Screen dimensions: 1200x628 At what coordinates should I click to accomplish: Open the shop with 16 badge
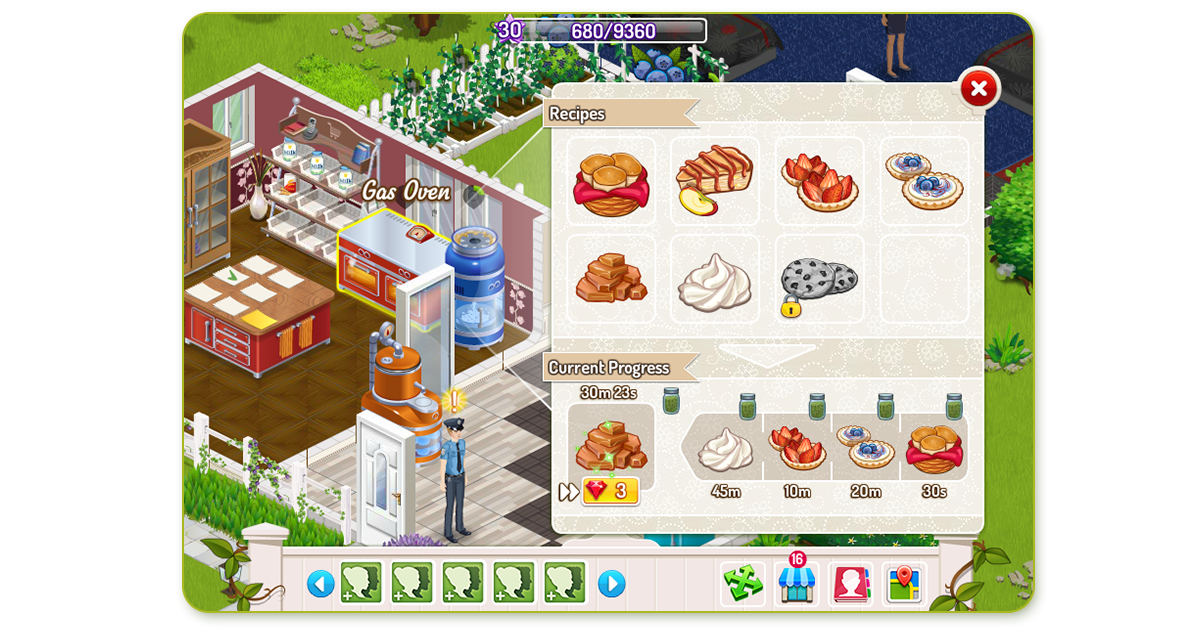pyautogui.click(x=797, y=583)
